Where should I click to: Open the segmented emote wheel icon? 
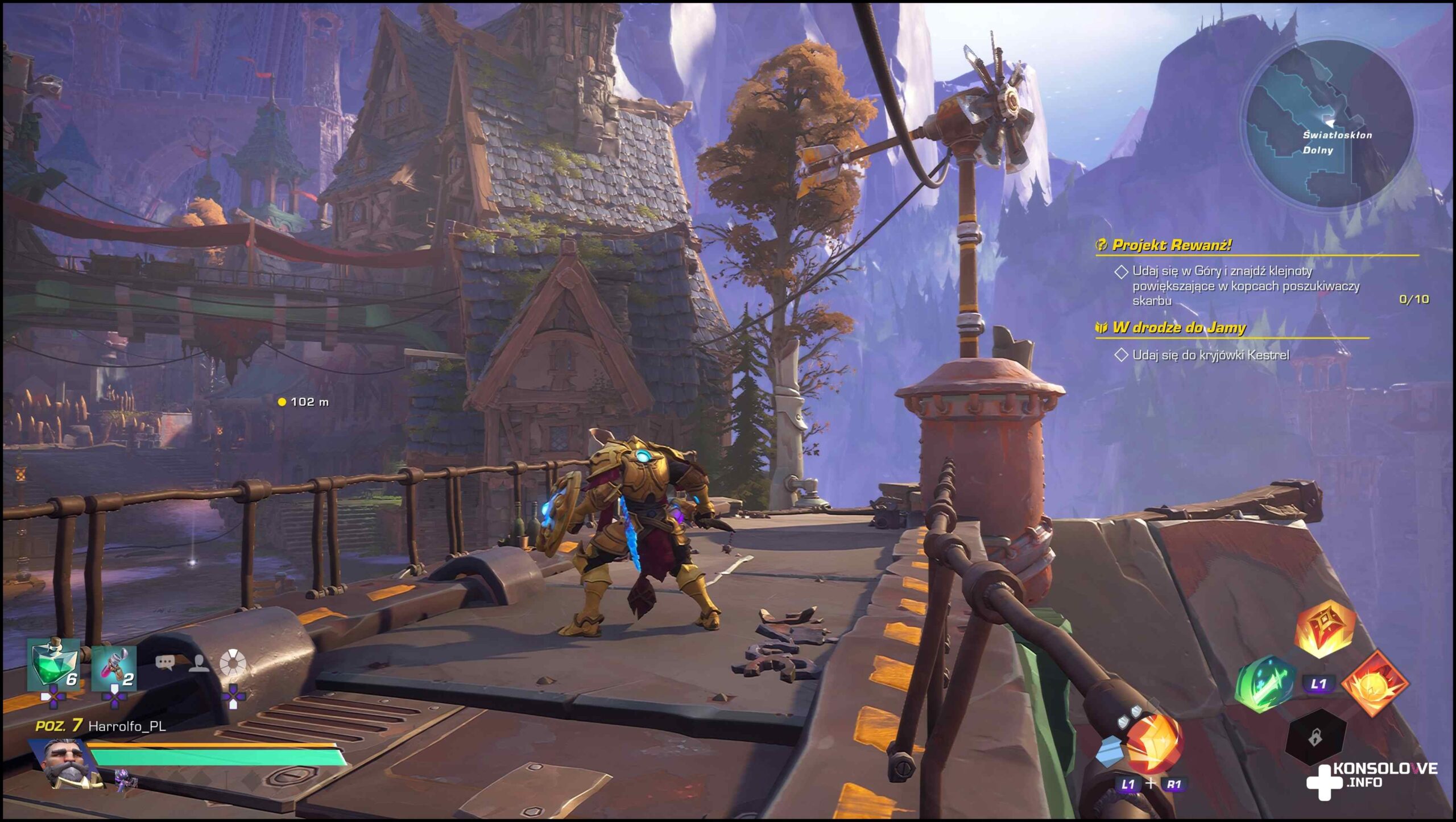click(x=233, y=662)
